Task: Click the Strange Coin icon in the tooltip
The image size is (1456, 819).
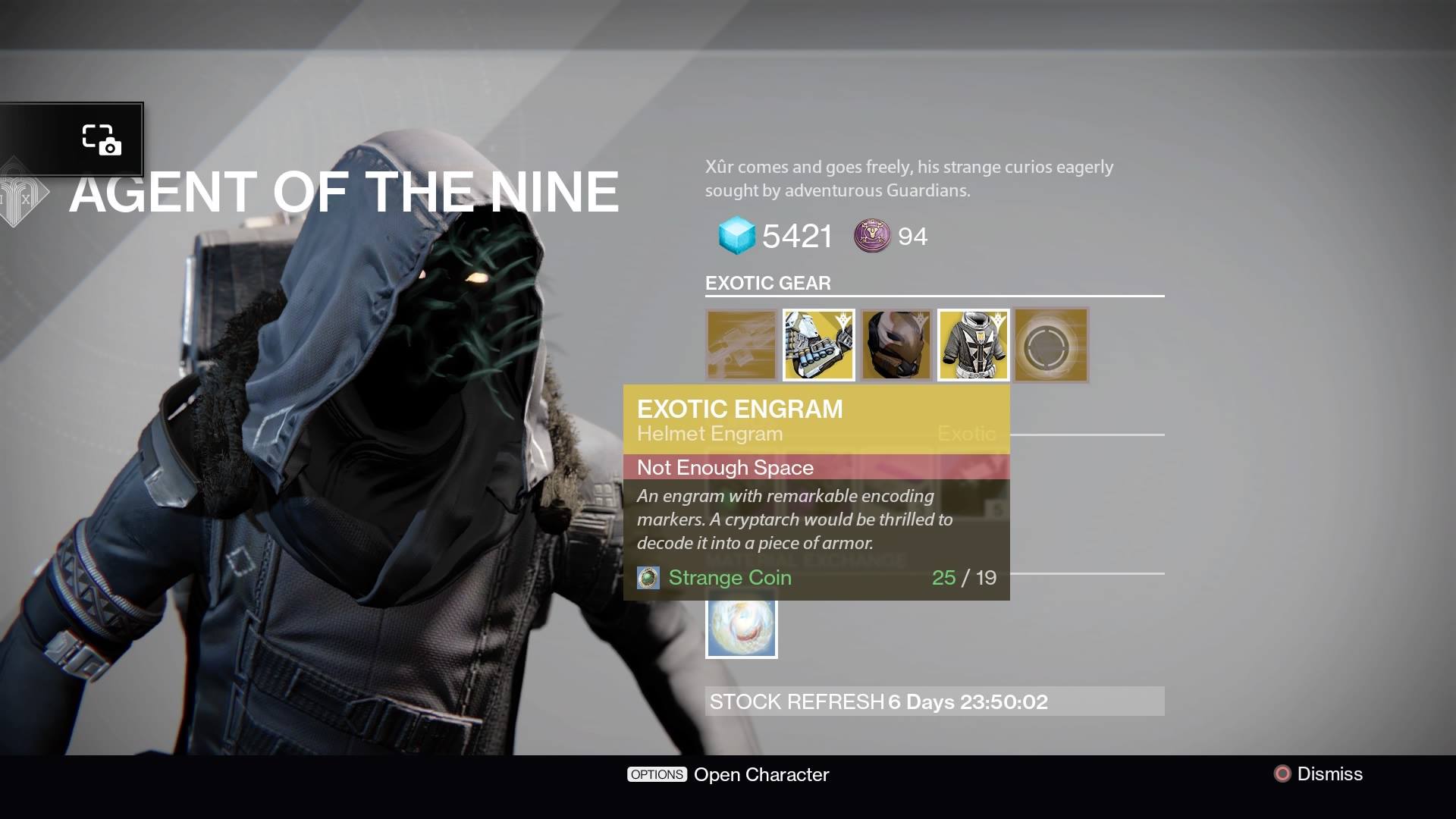Action: pyautogui.click(x=647, y=577)
